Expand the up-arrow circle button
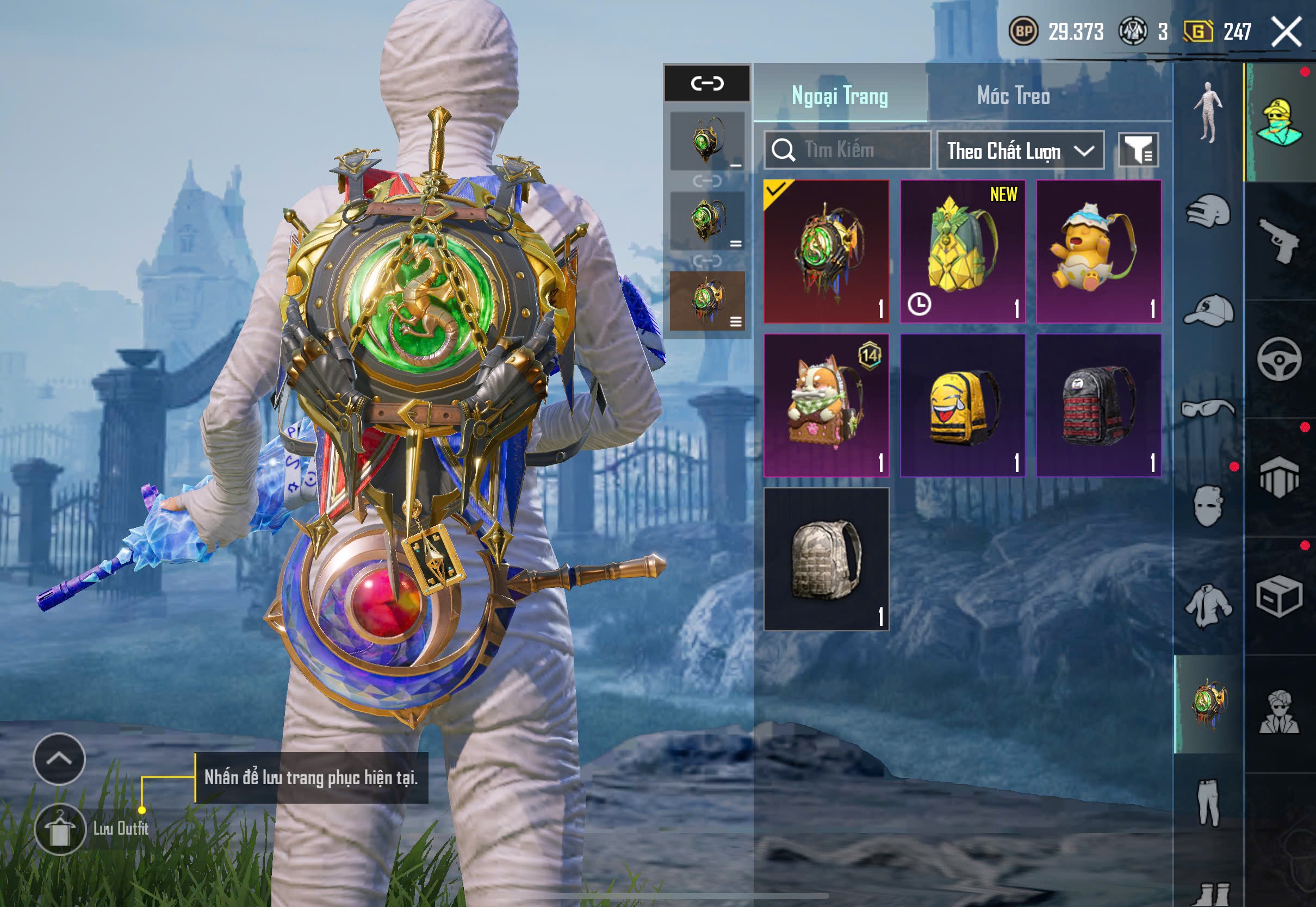Image resolution: width=1316 pixels, height=907 pixels. pos(59,759)
